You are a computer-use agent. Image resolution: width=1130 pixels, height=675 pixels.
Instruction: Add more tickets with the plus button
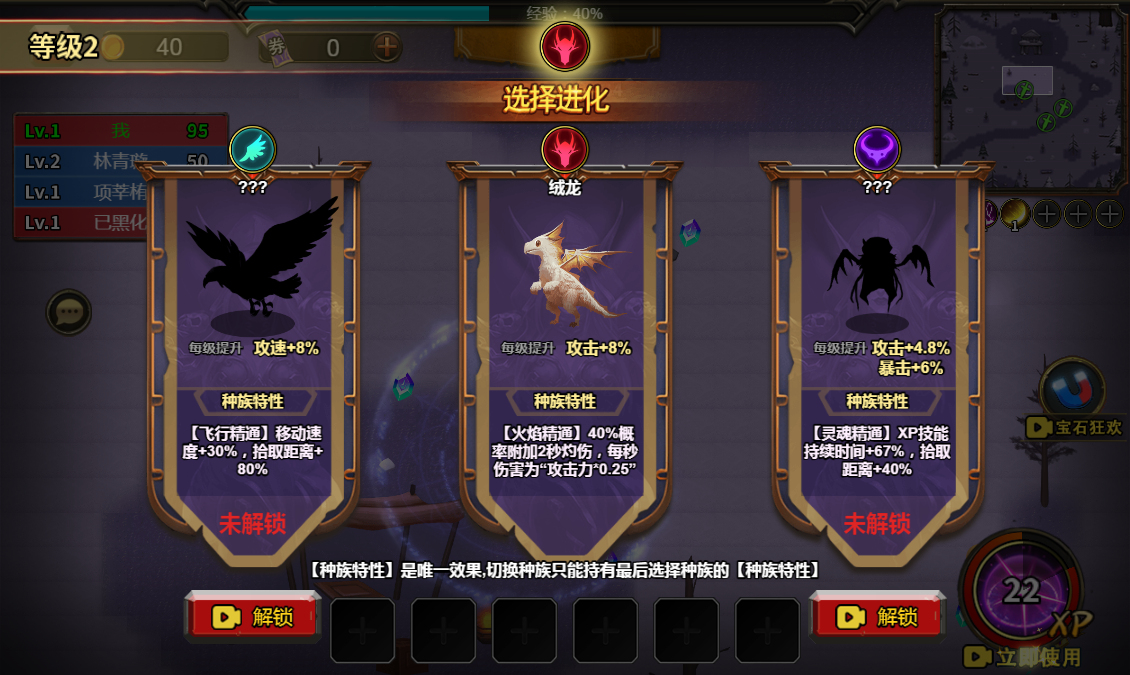386,47
